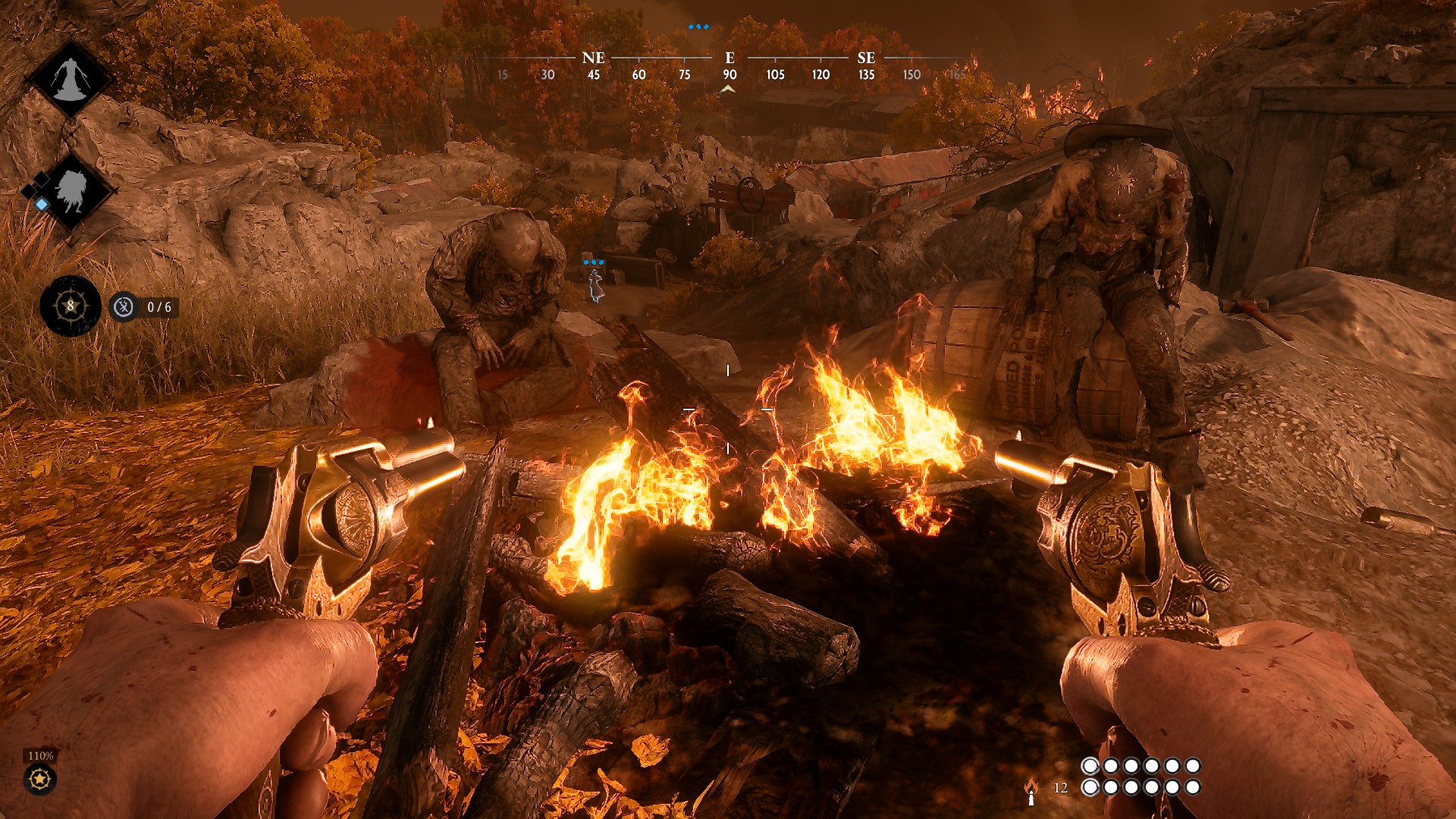Screen dimensions: 1456x819
Task: Select the burning bullet ammo type icon
Action: pos(1031,791)
